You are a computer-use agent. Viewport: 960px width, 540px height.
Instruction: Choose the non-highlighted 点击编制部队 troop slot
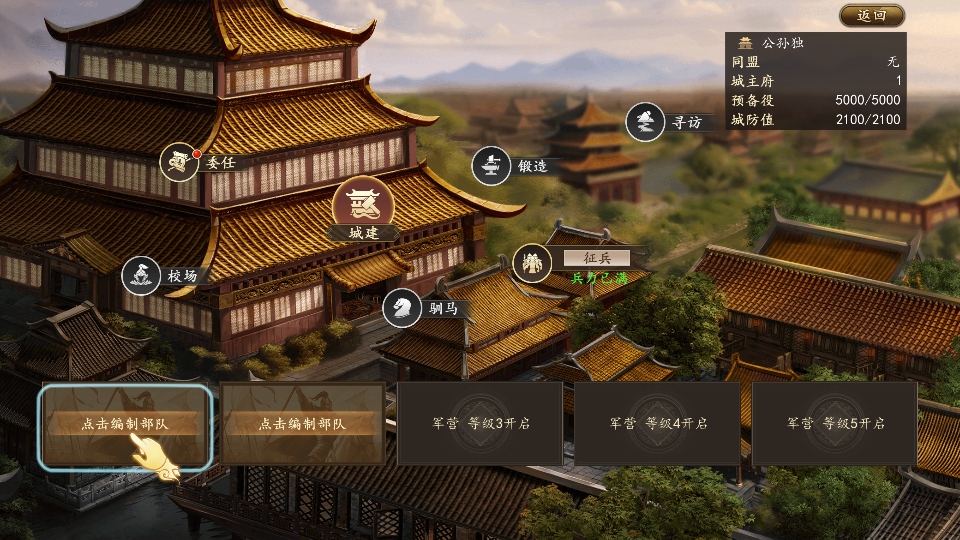[303, 424]
